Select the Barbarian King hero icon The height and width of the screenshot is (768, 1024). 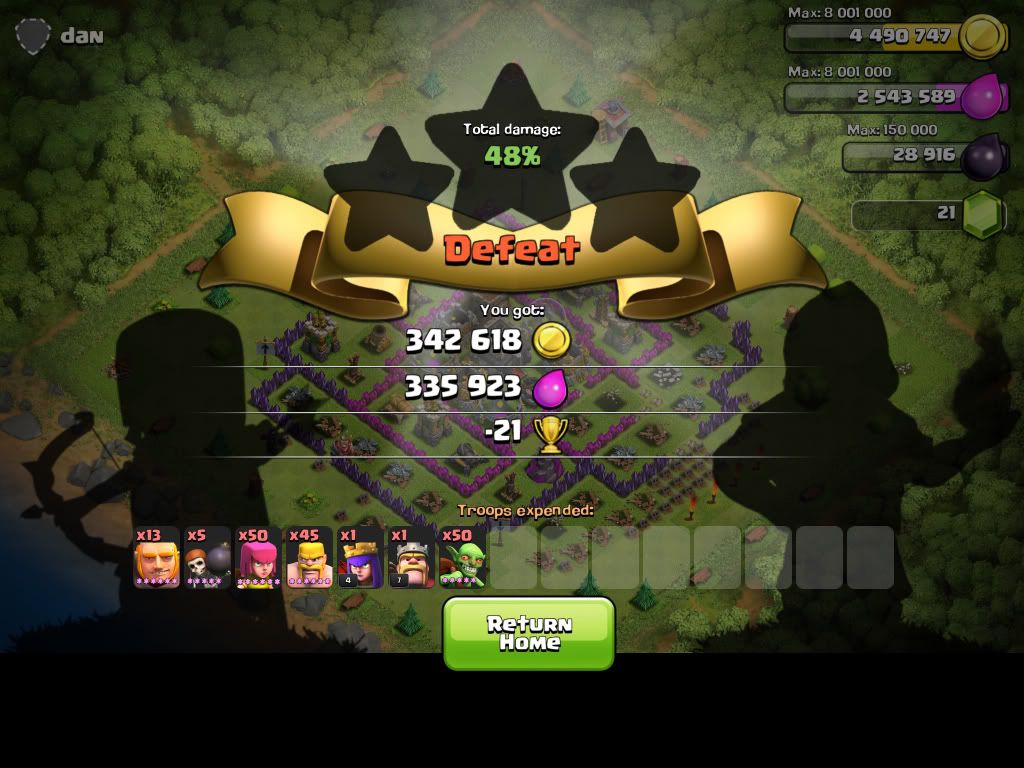tap(412, 558)
